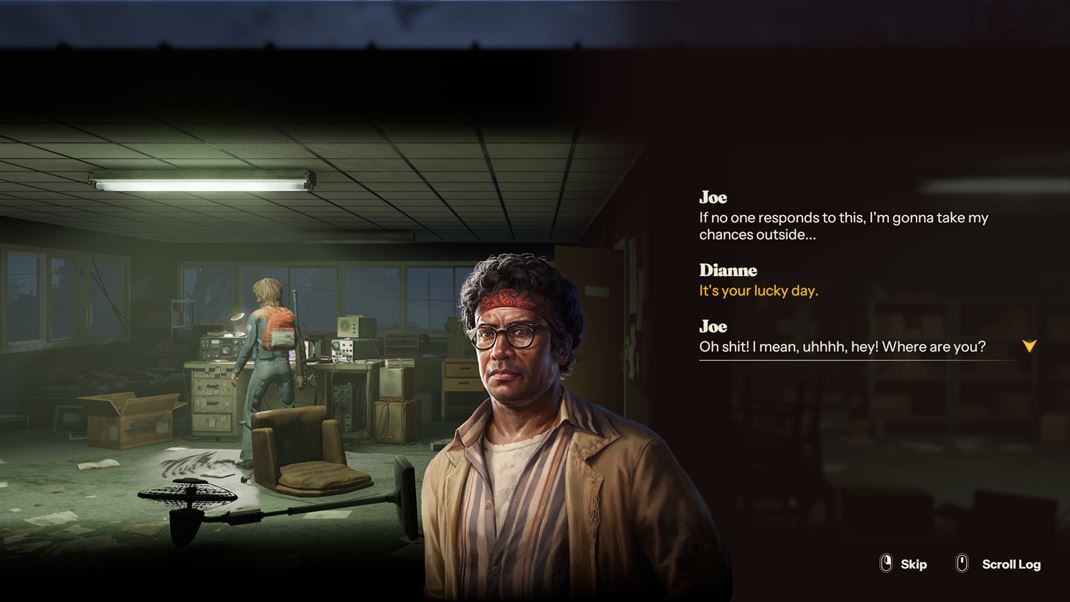
Task: Skip the current conversation
Action: (903, 564)
